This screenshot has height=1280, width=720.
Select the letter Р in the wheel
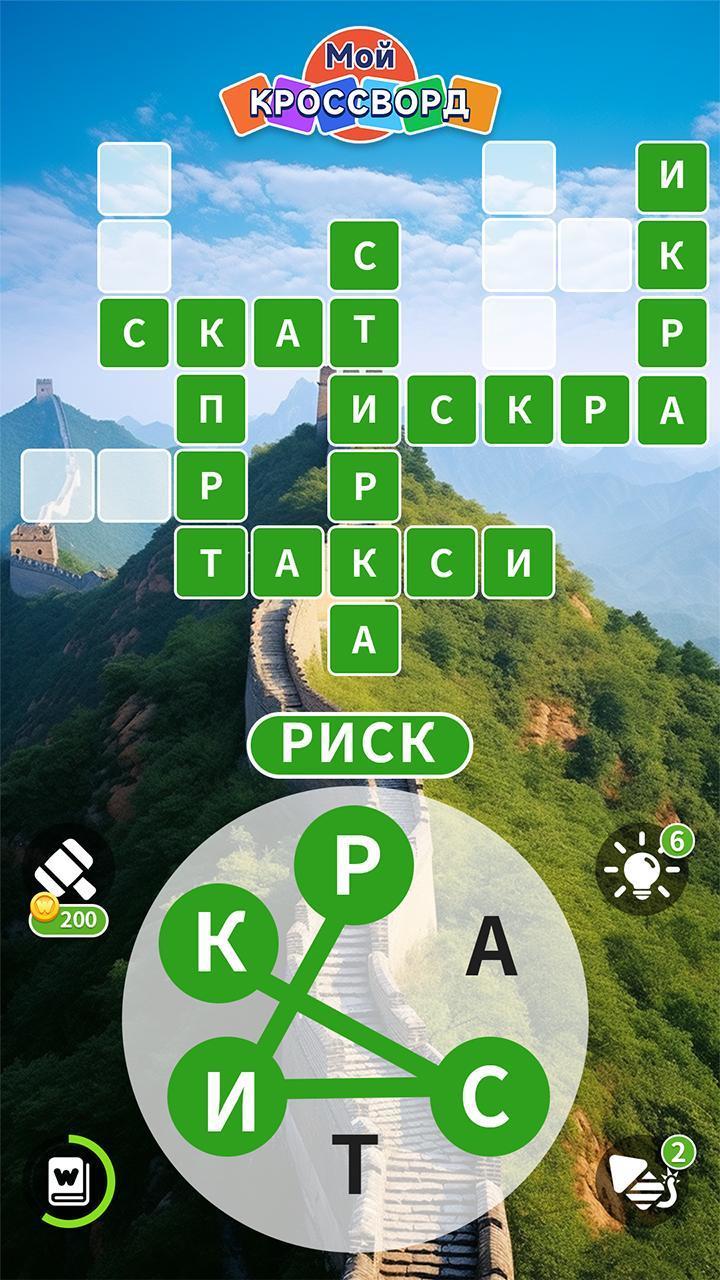pyautogui.click(x=354, y=866)
